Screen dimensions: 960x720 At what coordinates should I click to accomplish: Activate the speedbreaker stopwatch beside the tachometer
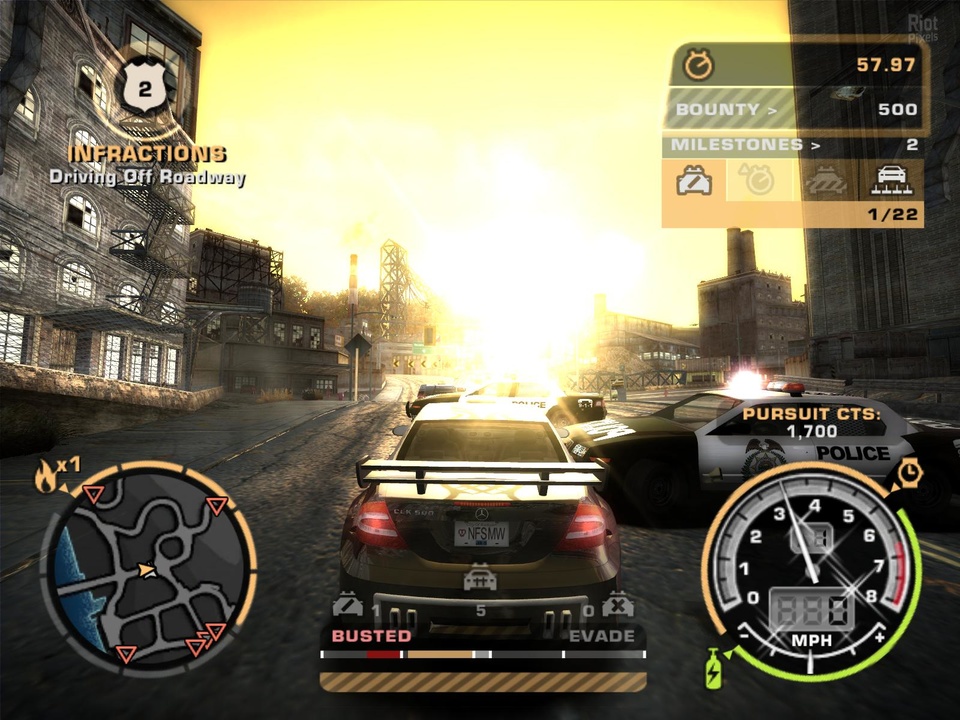coord(909,472)
